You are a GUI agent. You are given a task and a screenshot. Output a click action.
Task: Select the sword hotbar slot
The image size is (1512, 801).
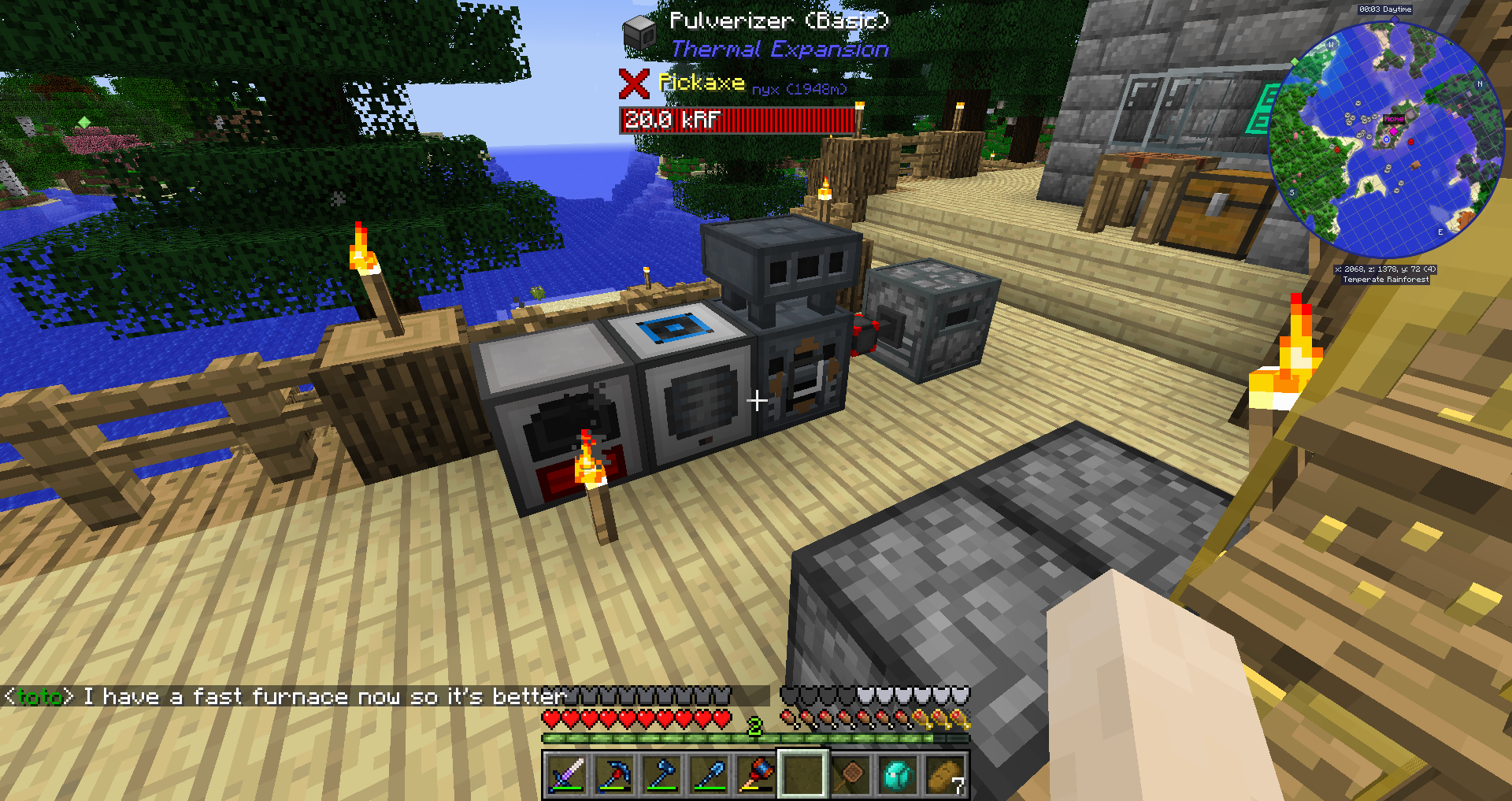[567, 775]
